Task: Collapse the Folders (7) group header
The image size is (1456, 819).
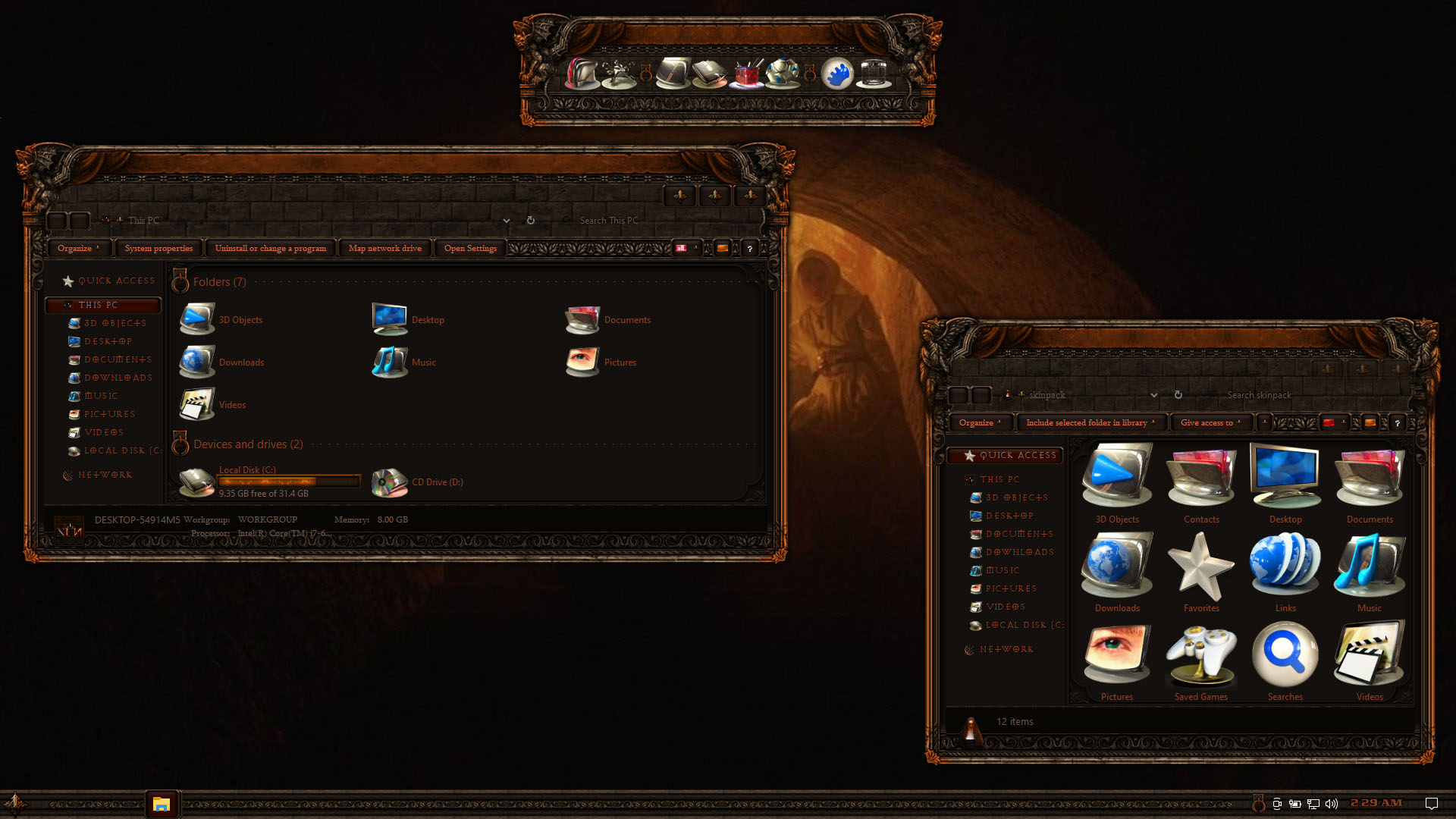Action: click(x=219, y=282)
